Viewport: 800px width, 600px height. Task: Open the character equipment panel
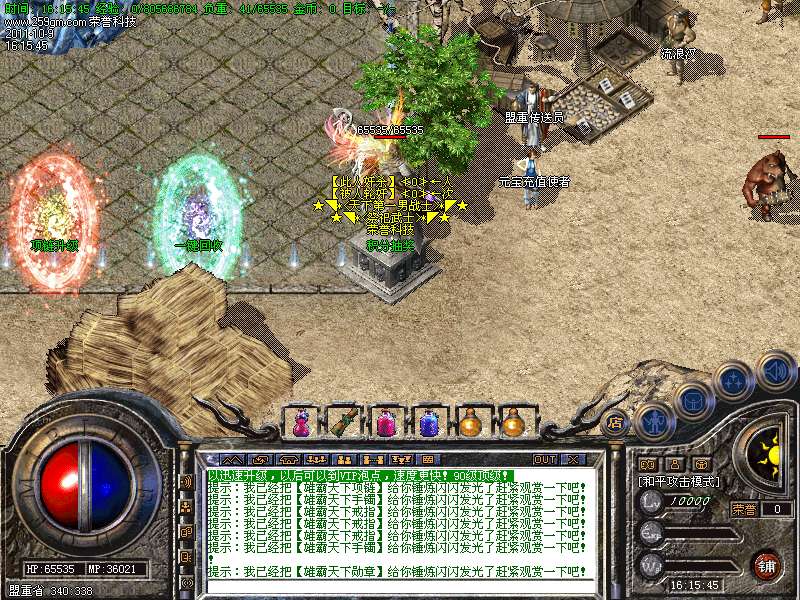click(x=654, y=422)
